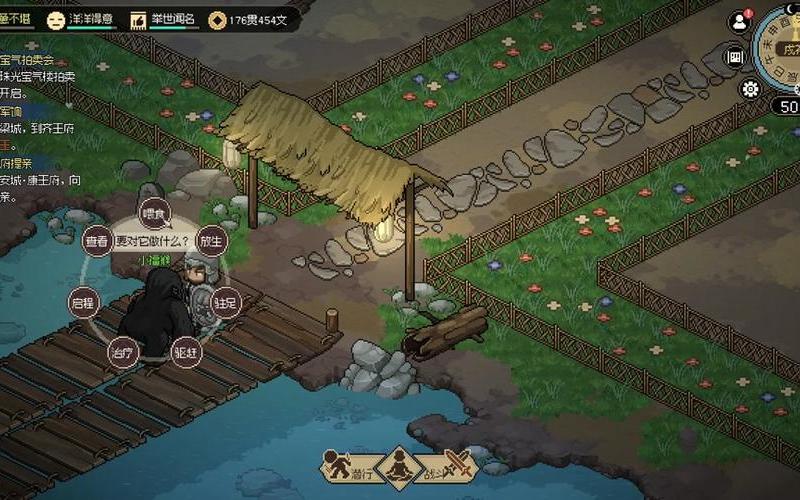Choose 放生 (release) for the animal
Viewport: 800px width, 500px height.
[x=210, y=241]
